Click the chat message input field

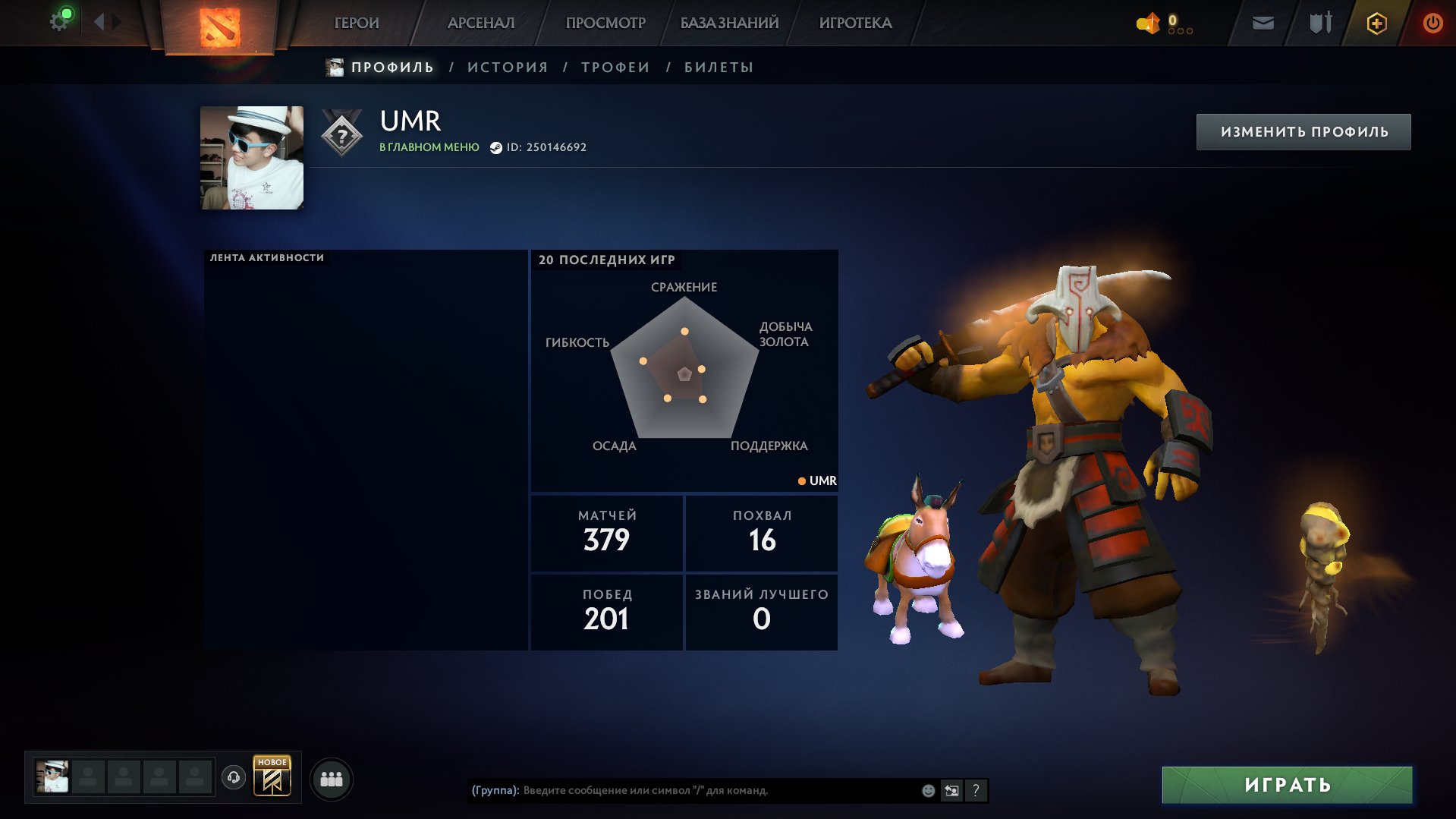click(x=713, y=790)
